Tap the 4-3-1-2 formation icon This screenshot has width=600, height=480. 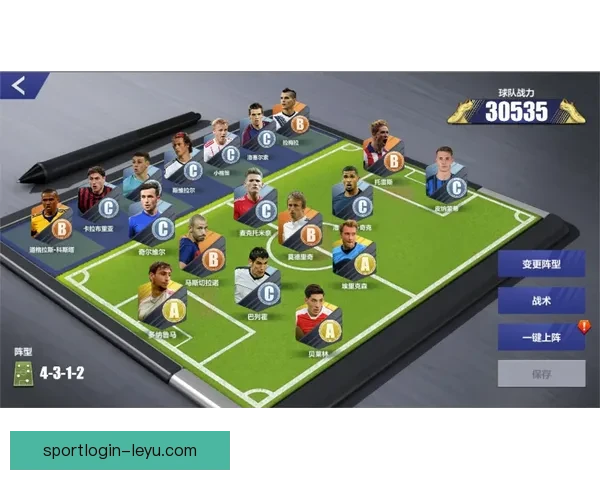tap(22, 373)
